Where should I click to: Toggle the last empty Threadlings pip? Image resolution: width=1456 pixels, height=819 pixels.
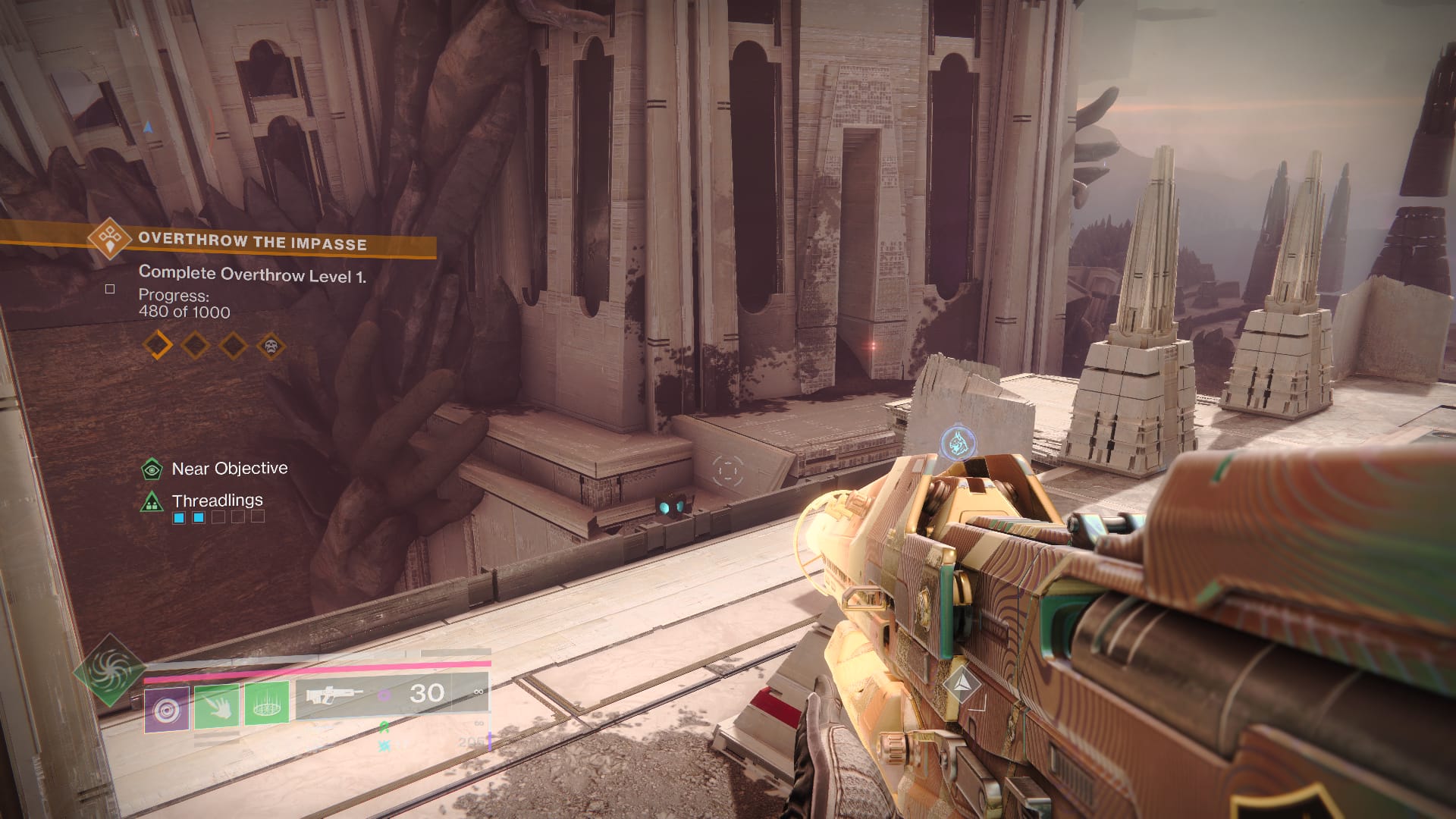tap(258, 519)
